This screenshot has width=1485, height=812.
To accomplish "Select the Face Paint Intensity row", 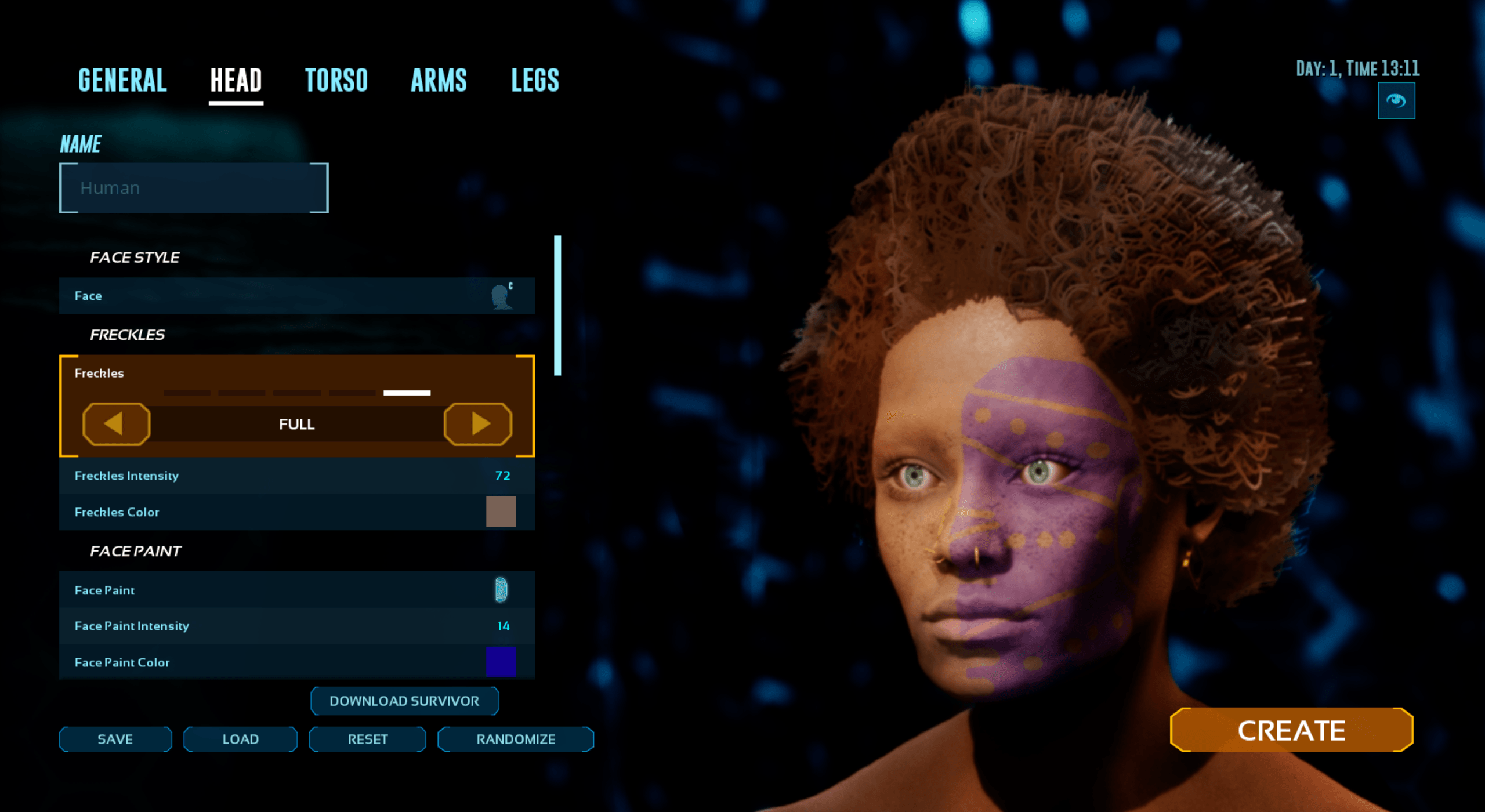I will (296, 626).
